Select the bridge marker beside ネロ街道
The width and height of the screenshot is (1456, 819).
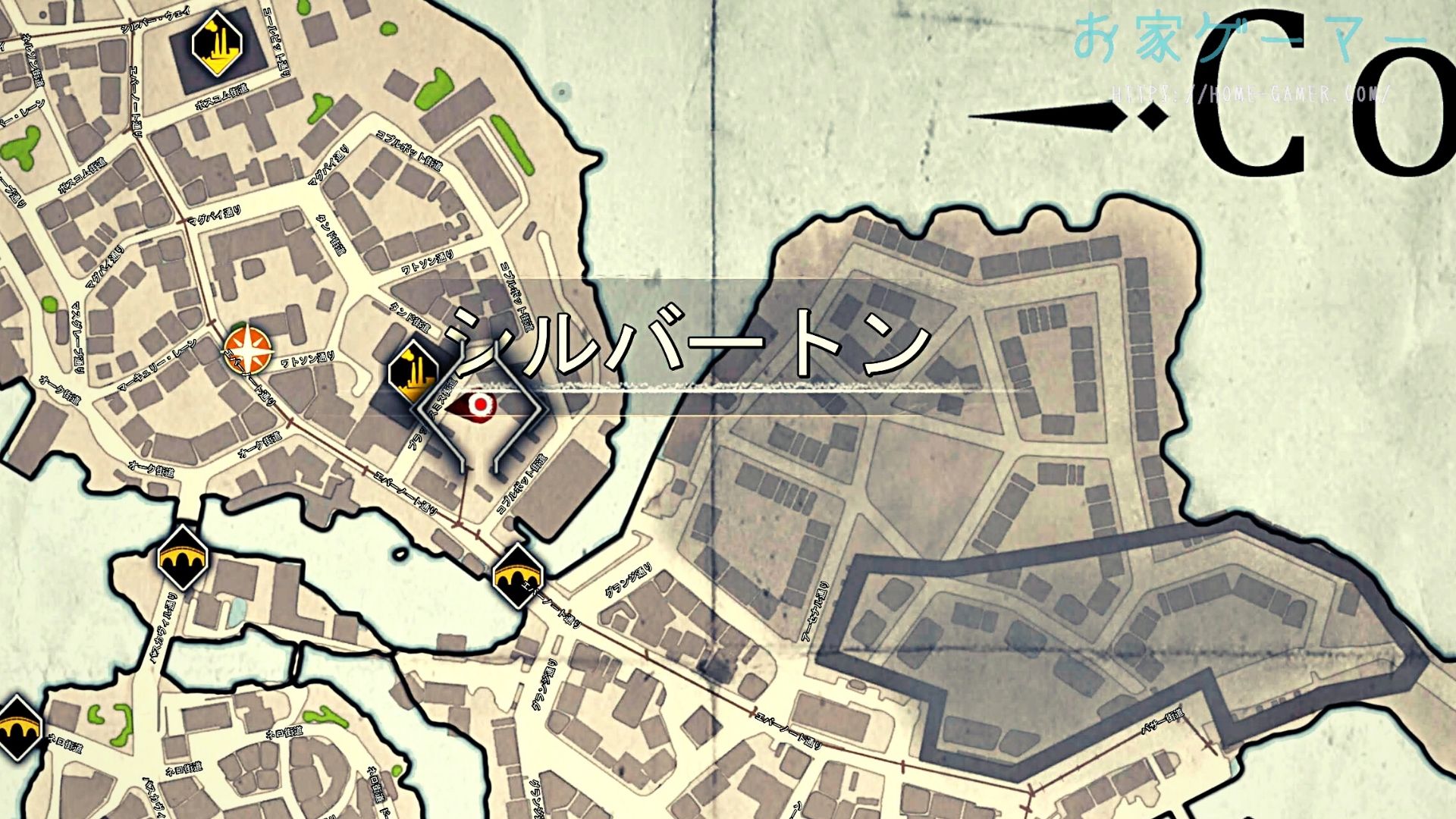(x=17, y=728)
